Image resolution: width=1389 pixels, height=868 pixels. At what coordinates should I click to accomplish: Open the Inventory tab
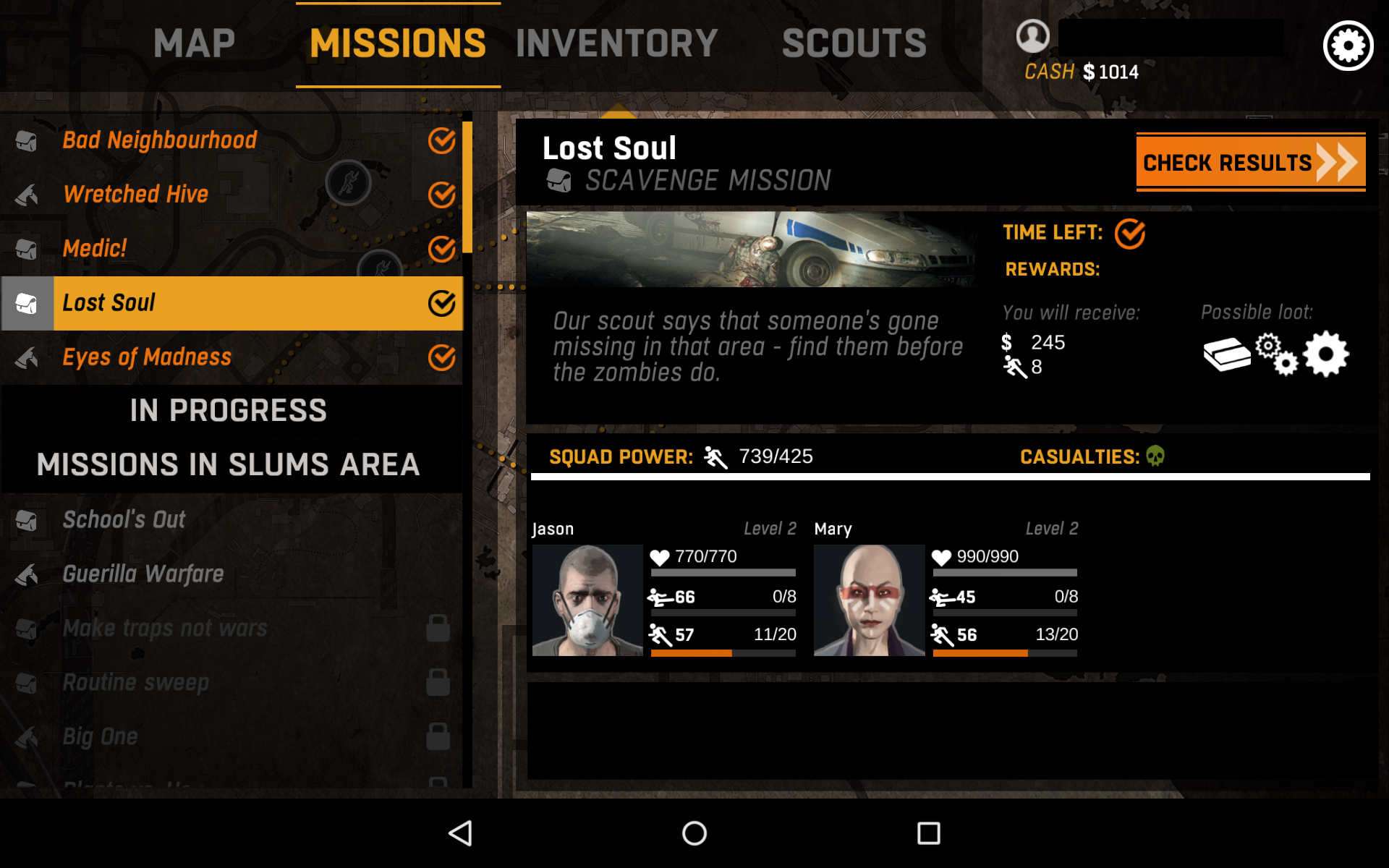click(616, 43)
